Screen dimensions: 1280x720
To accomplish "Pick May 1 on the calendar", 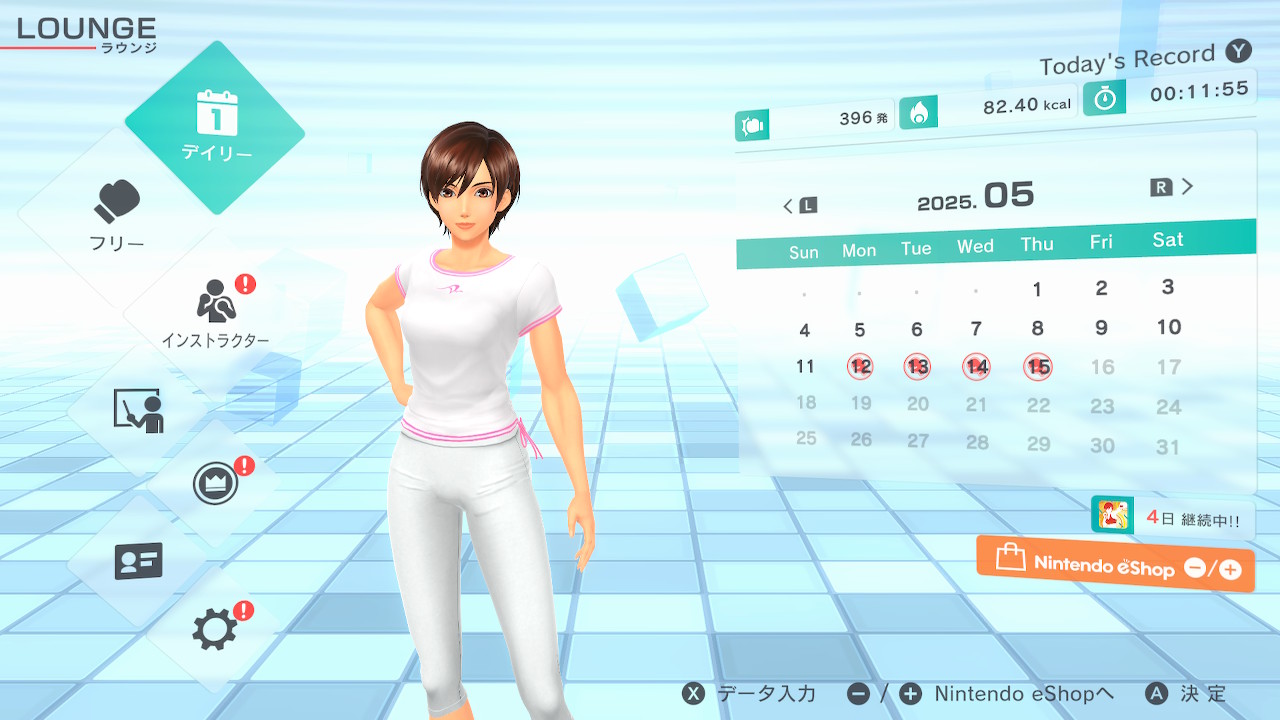I will click(x=1037, y=290).
